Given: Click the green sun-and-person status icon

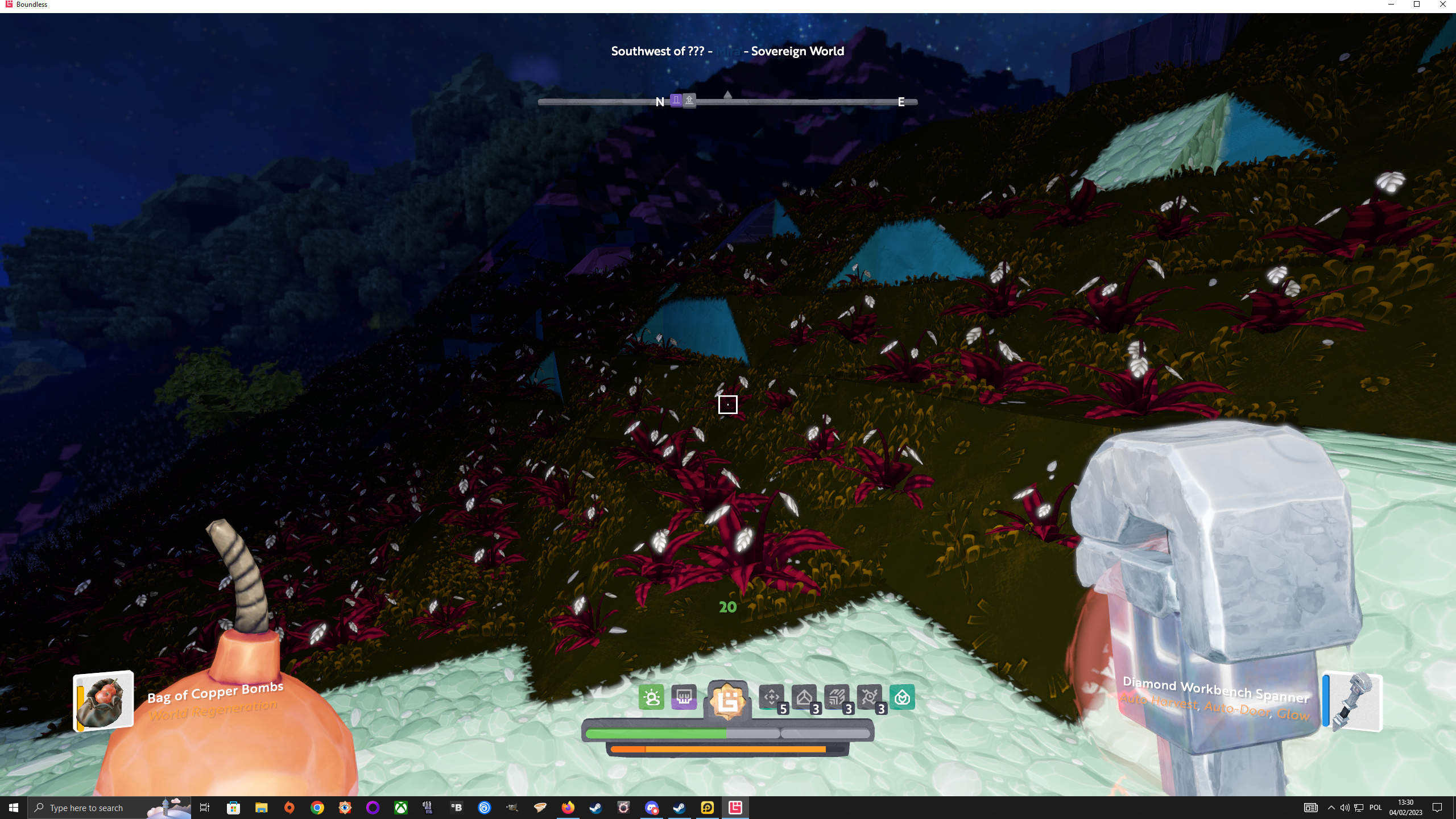Looking at the screenshot, I should pos(651,697).
